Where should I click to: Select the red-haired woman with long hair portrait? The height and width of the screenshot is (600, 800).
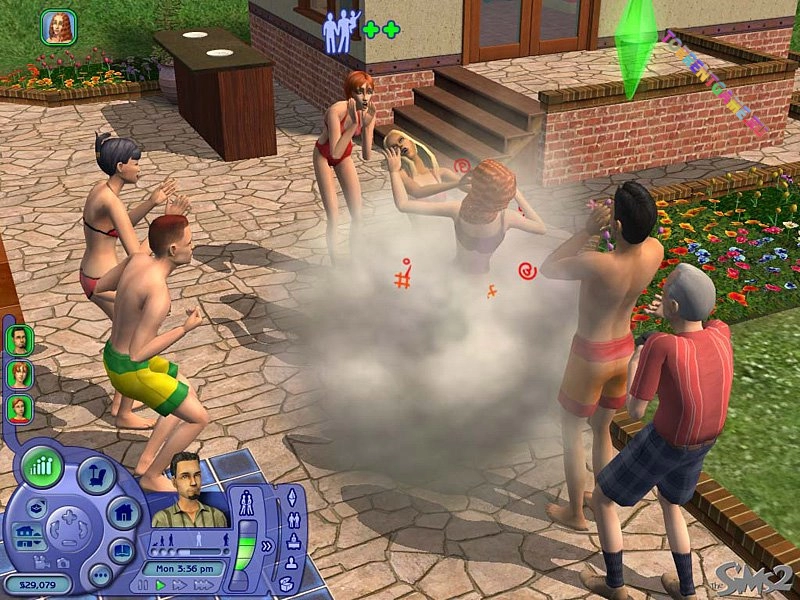(19, 373)
